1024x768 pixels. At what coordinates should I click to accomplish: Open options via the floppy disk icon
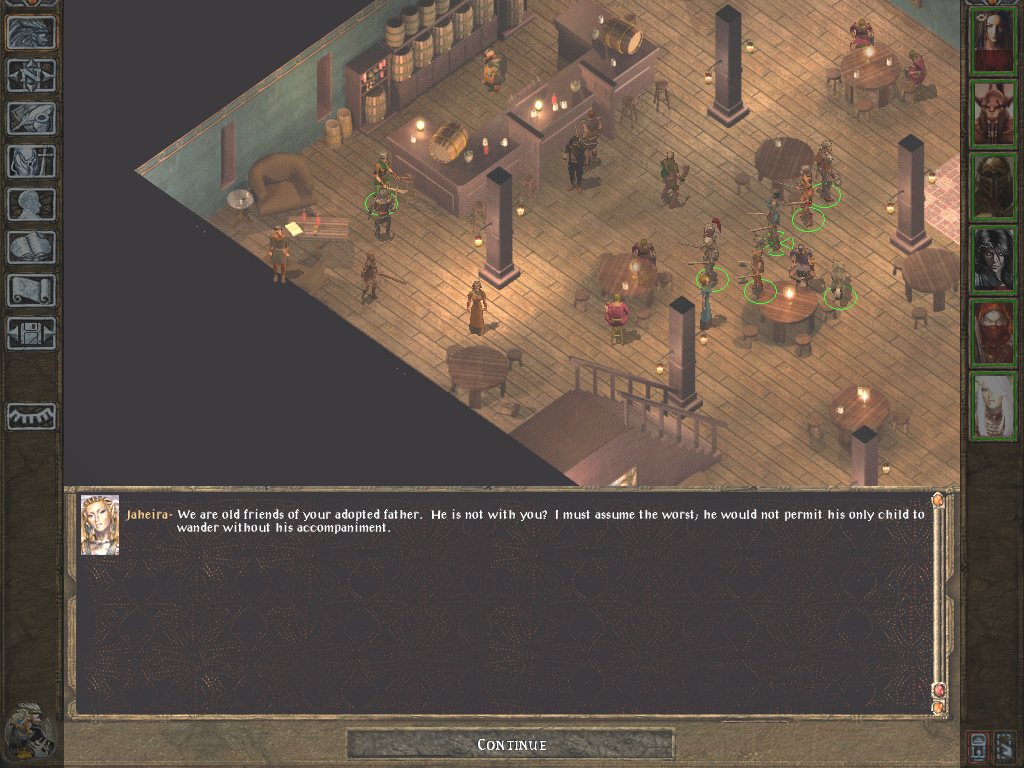(31, 333)
